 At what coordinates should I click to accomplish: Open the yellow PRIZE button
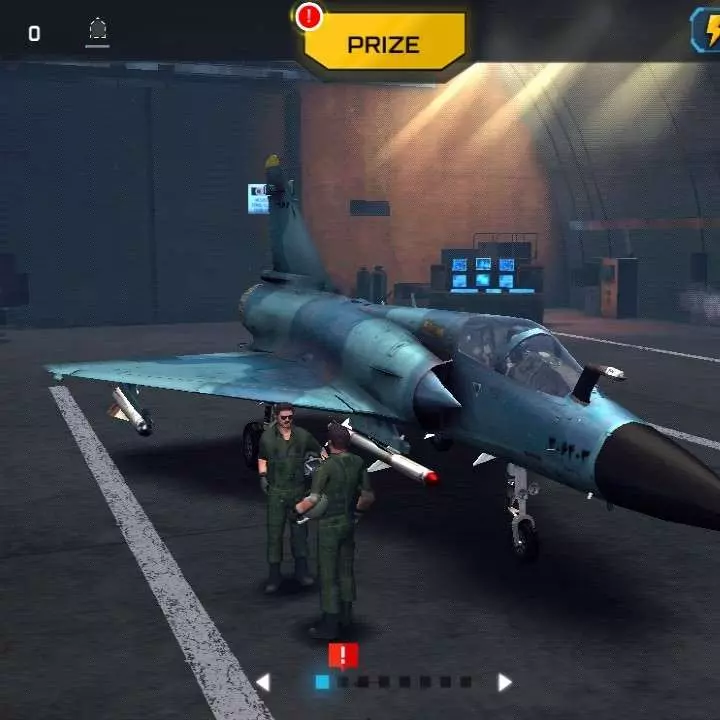pyautogui.click(x=383, y=44)
